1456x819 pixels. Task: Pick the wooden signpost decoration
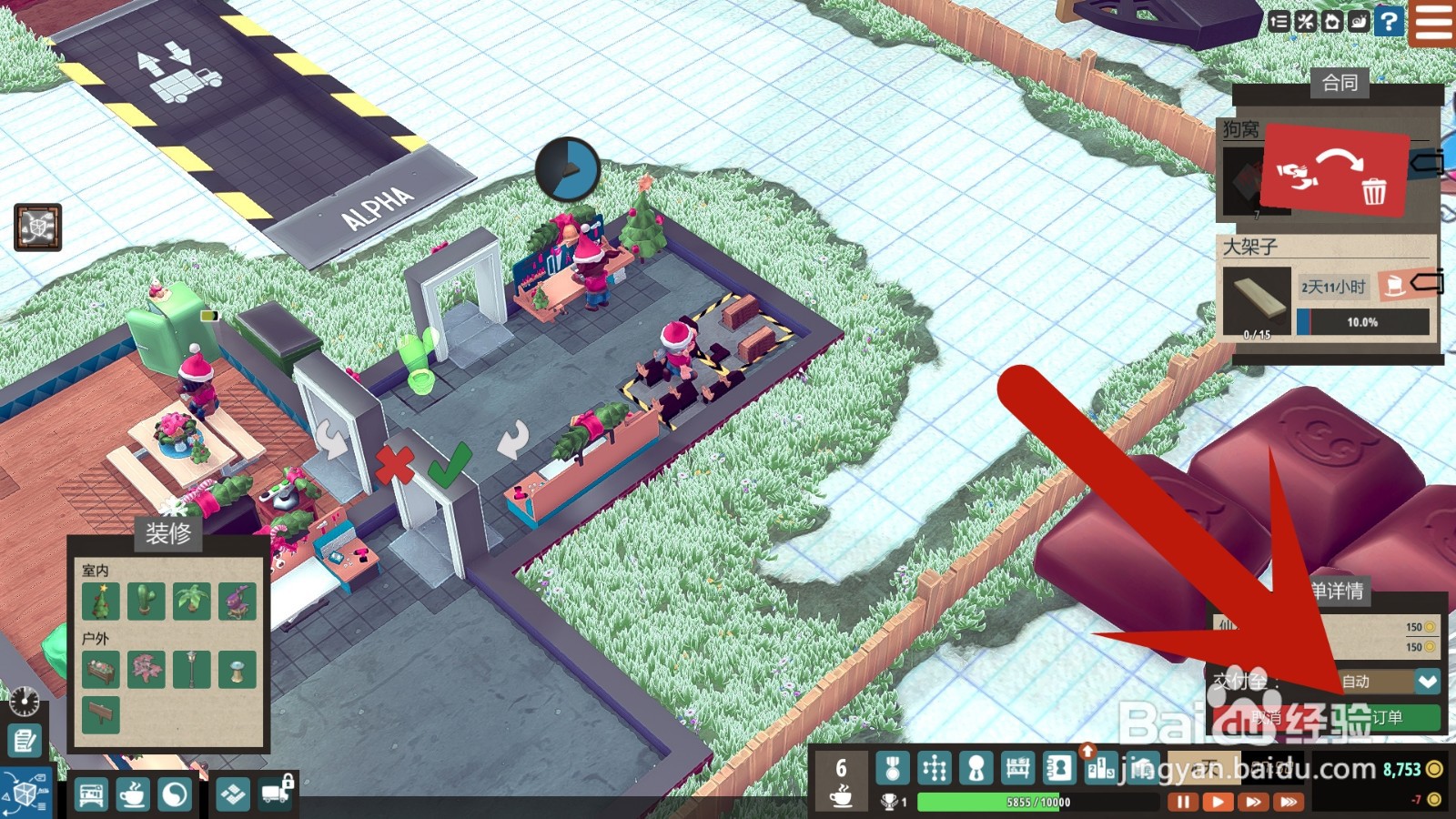[101, 715]
